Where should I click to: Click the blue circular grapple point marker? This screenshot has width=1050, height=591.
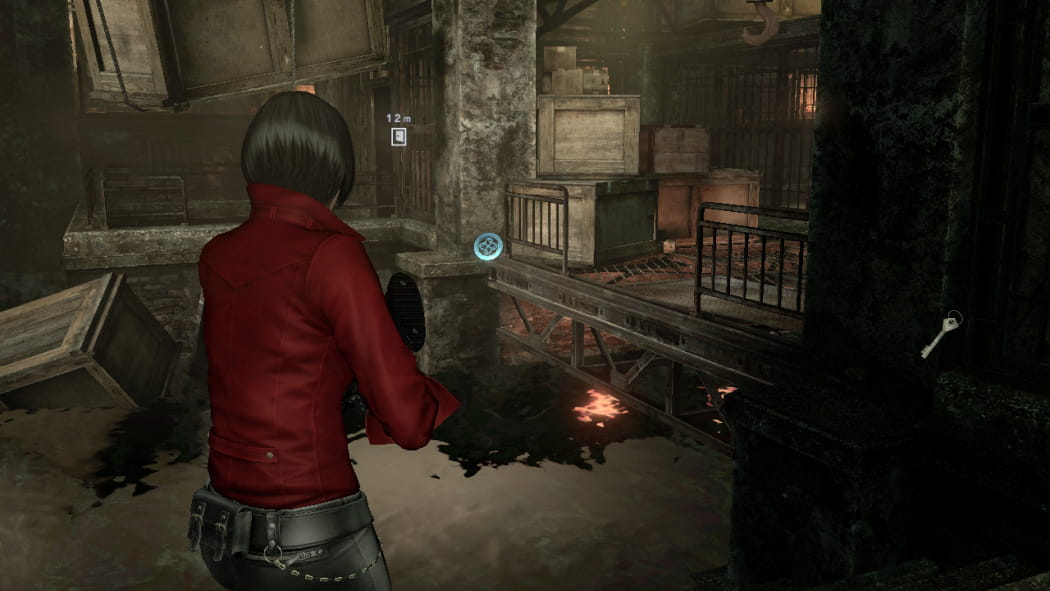[488, 246]
